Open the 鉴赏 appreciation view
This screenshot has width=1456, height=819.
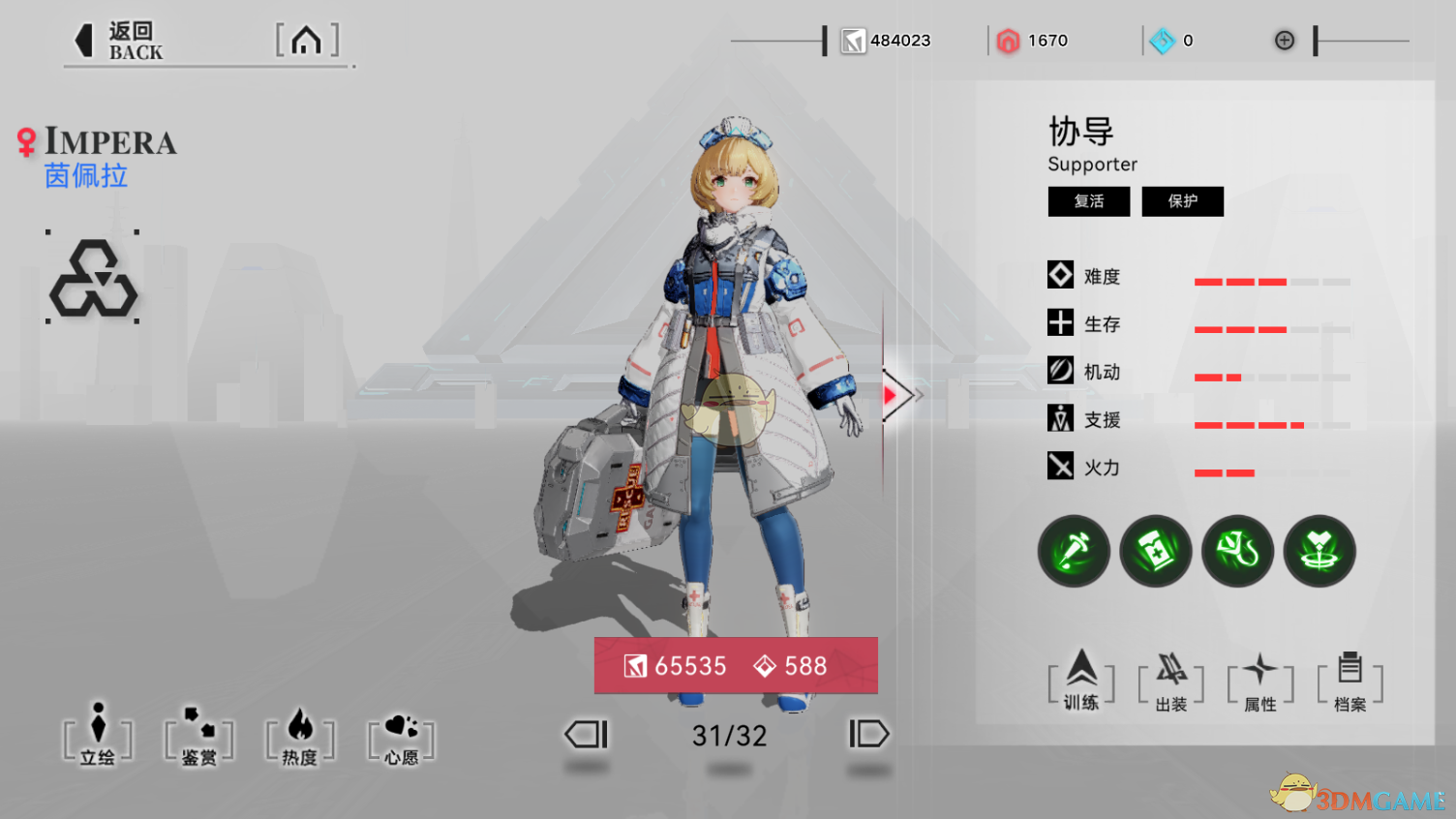tap(199, 738)
